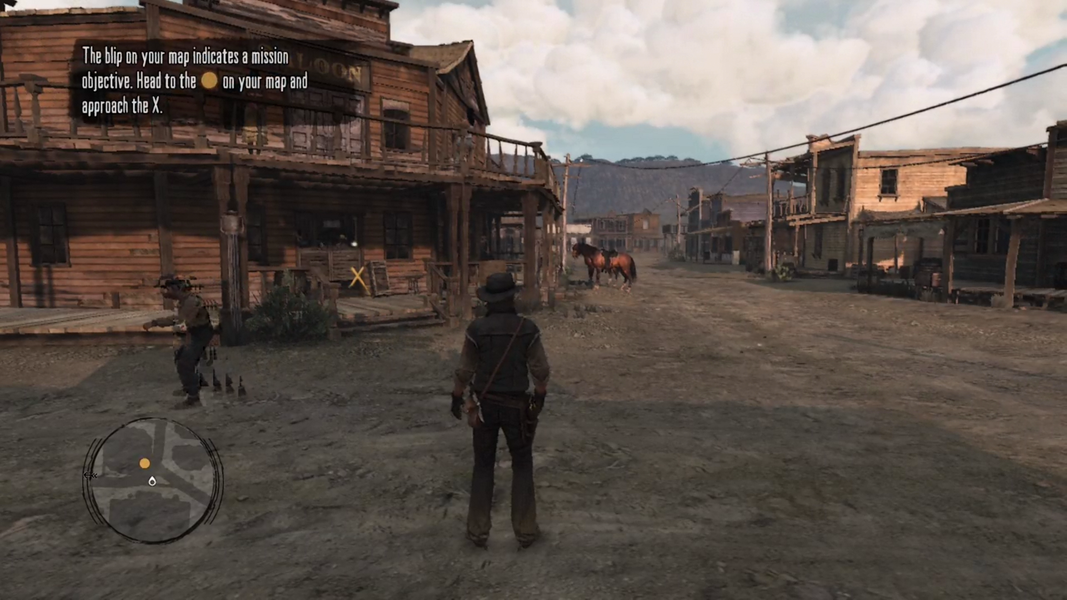Click the player arrow marker on minimap
Viewport: 1067px width, 600px height.
152,481
